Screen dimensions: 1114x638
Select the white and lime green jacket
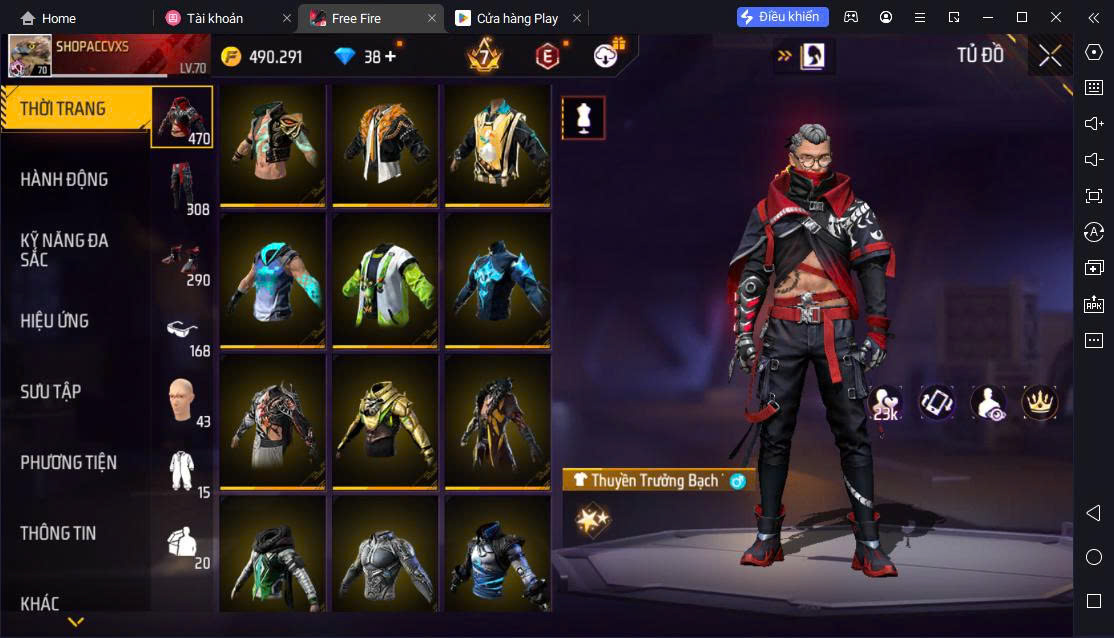click(385, 281)
